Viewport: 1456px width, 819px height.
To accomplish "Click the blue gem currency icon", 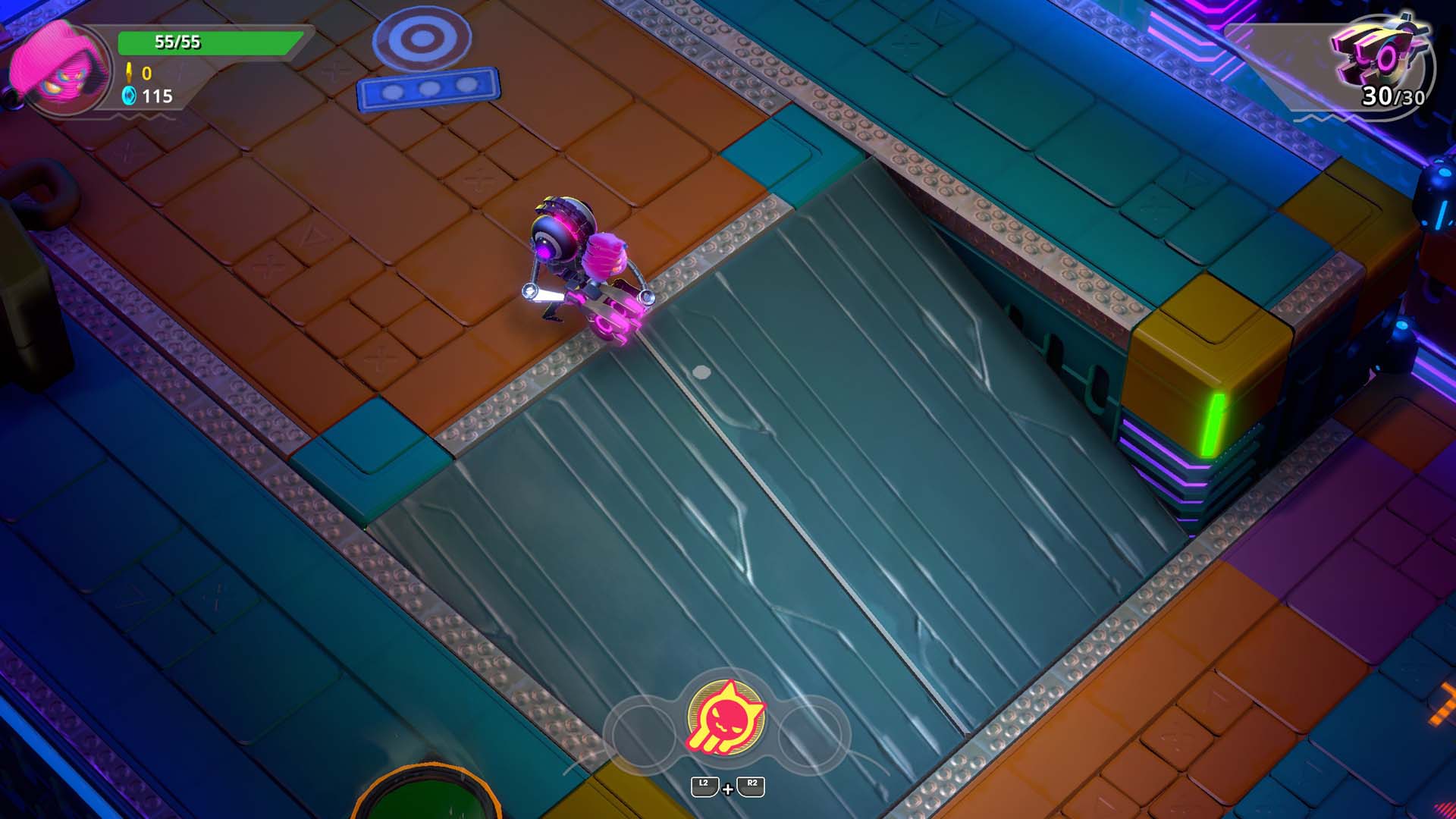I will click(130, 96).
